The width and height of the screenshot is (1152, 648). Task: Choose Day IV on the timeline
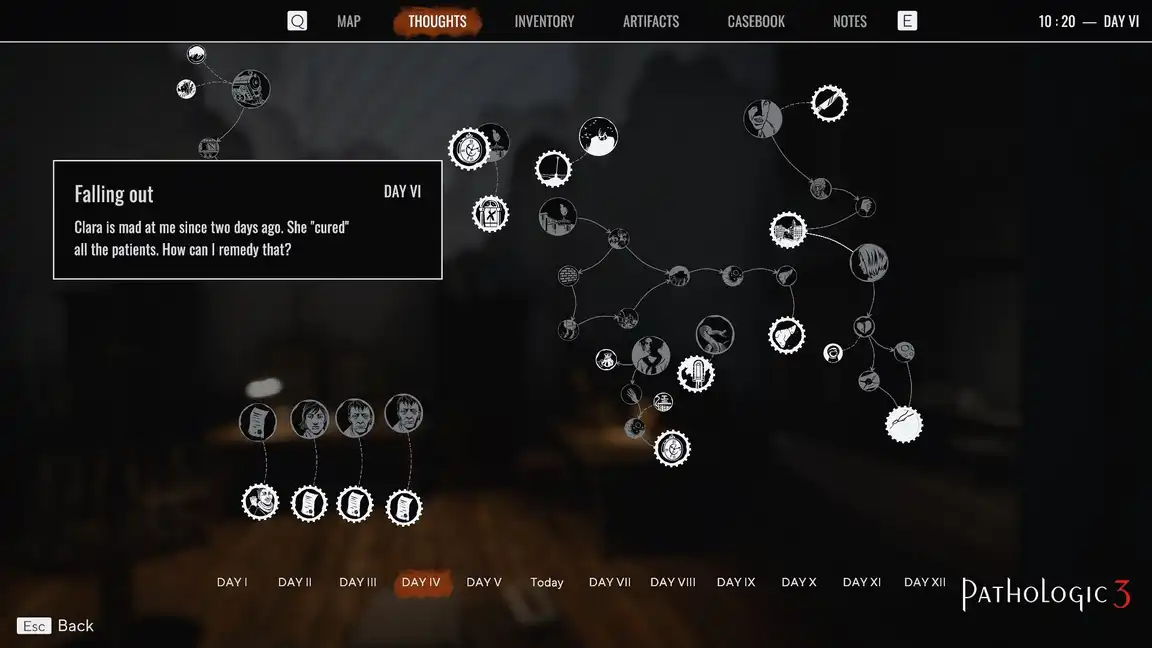pos(421,582)
